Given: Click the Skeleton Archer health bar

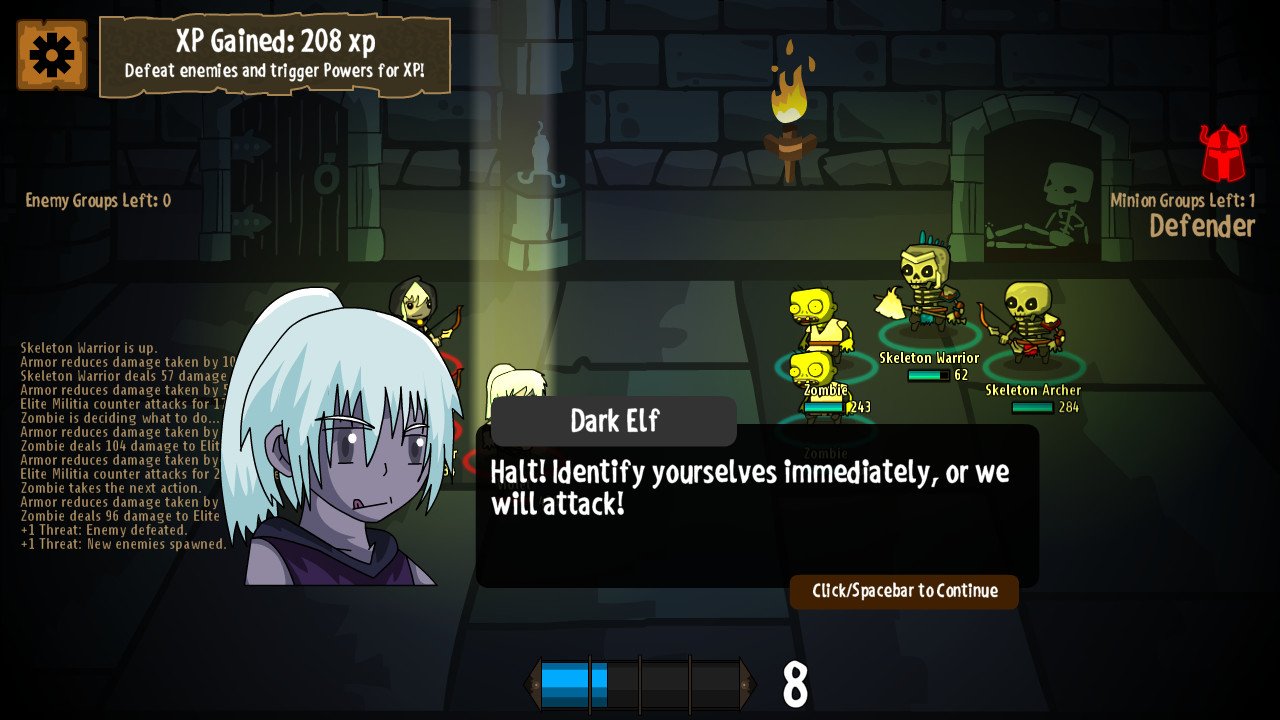Looking at the screenshot, I should (1031, 407).
